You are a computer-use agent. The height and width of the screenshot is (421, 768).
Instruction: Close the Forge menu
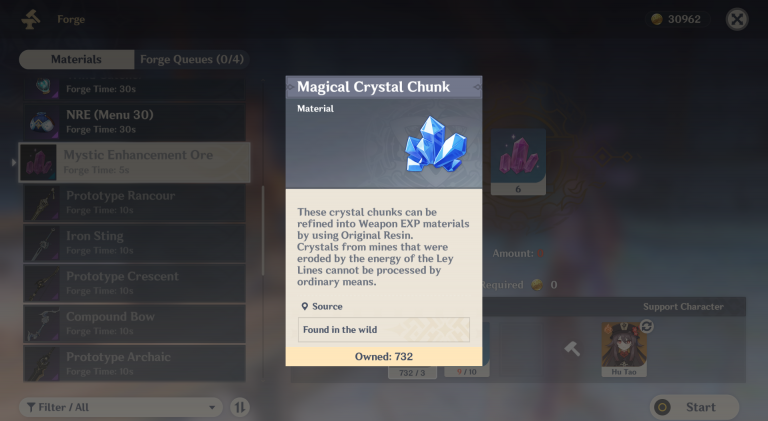pyautogui.click(x=737, y=19)
